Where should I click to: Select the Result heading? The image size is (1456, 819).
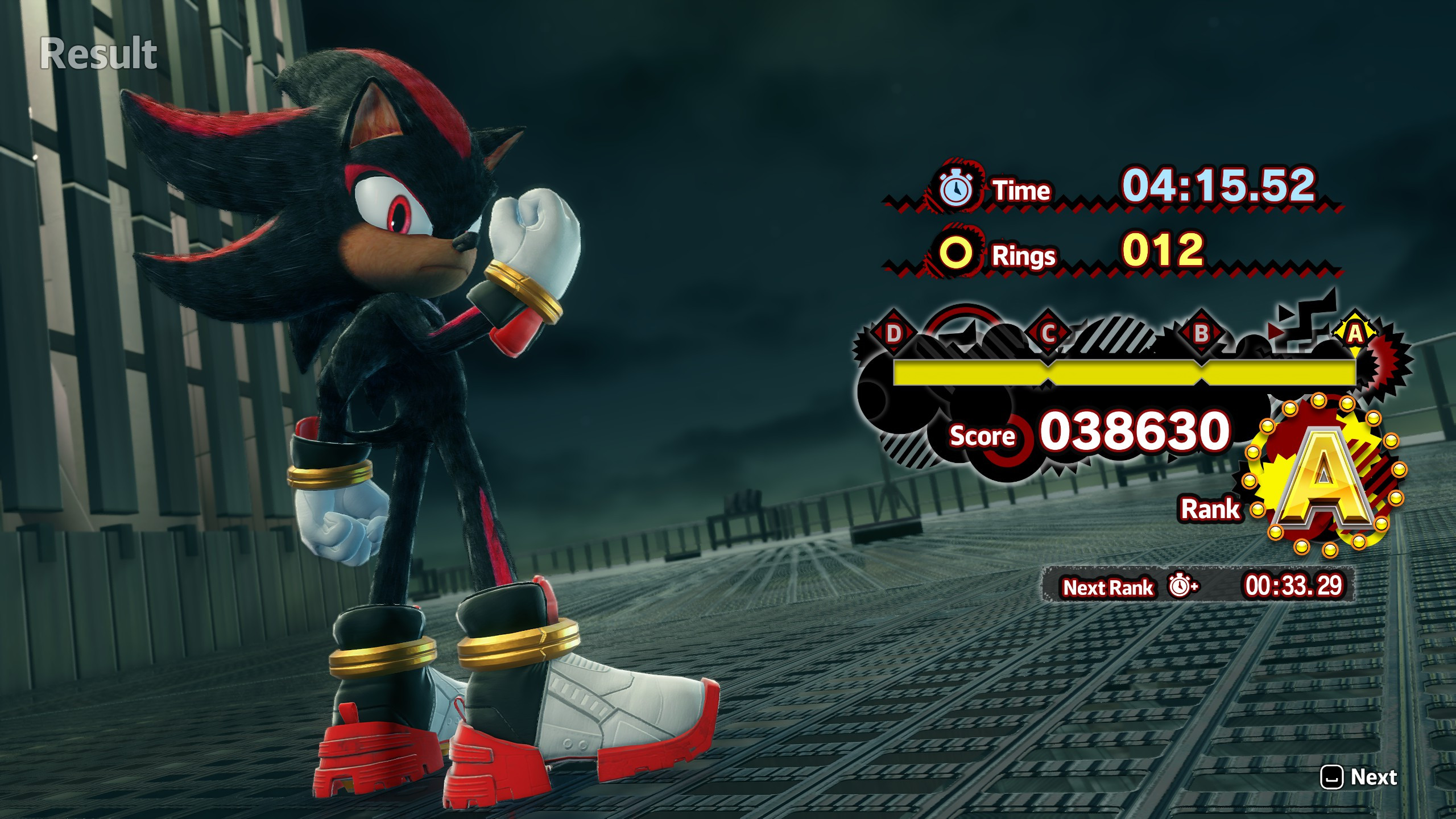[x=100, y=52]
